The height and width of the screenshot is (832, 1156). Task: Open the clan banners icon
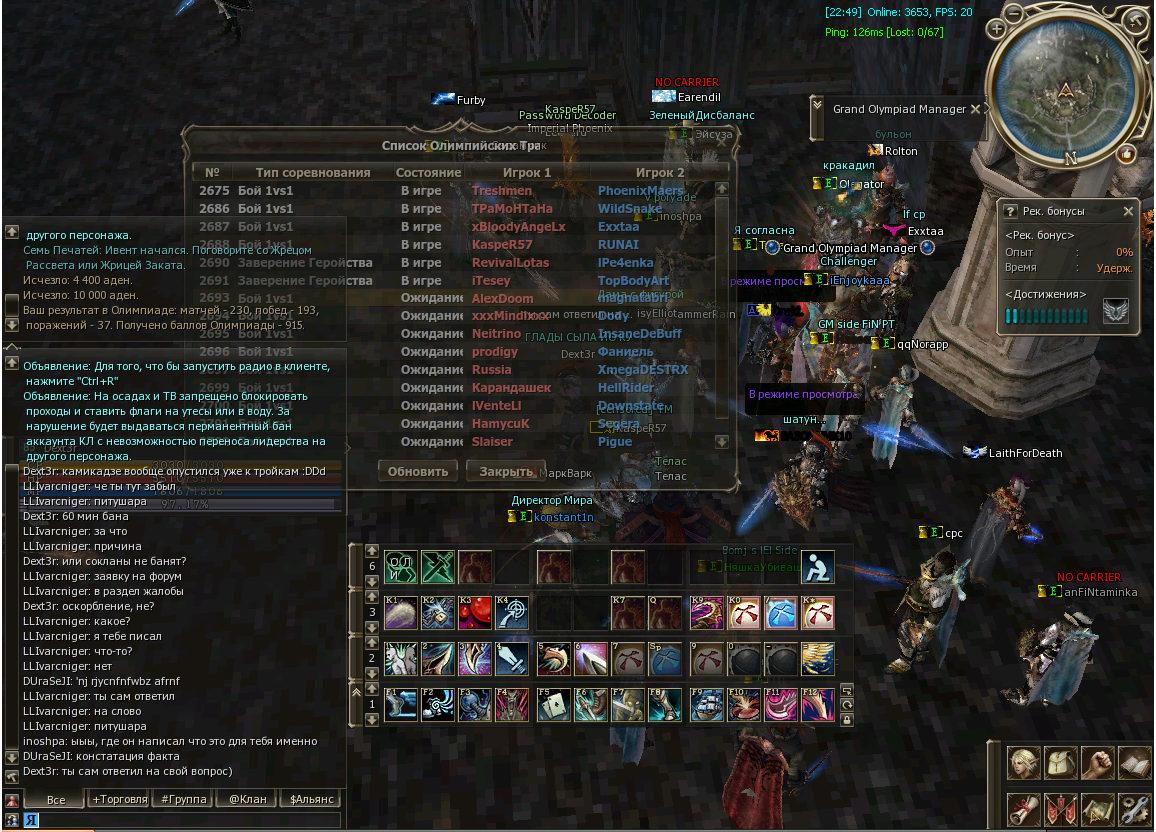[x=1061, y=809]
